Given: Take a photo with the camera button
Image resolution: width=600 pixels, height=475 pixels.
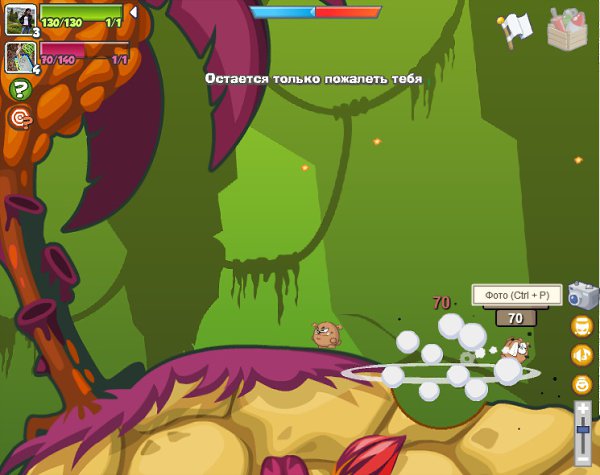Looking at the screenshot, I should tap(582, 295).
